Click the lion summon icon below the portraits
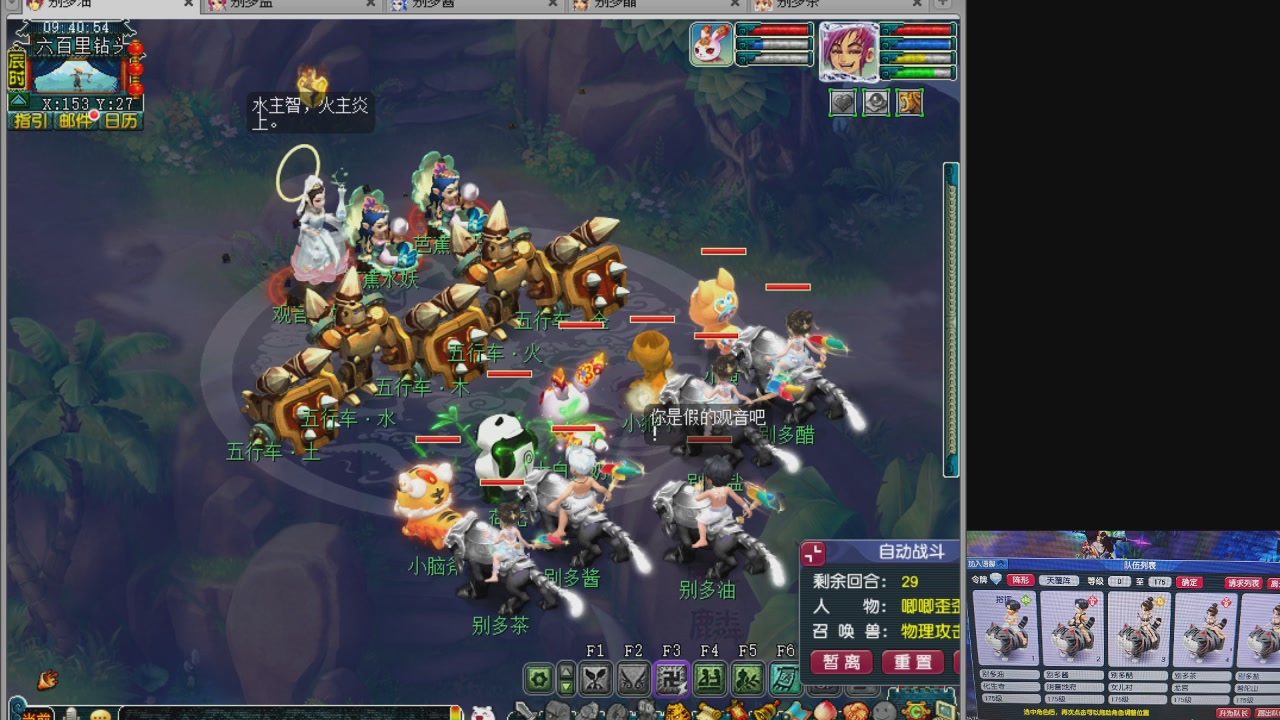1280x720 pixels. [x=909, y=102]
